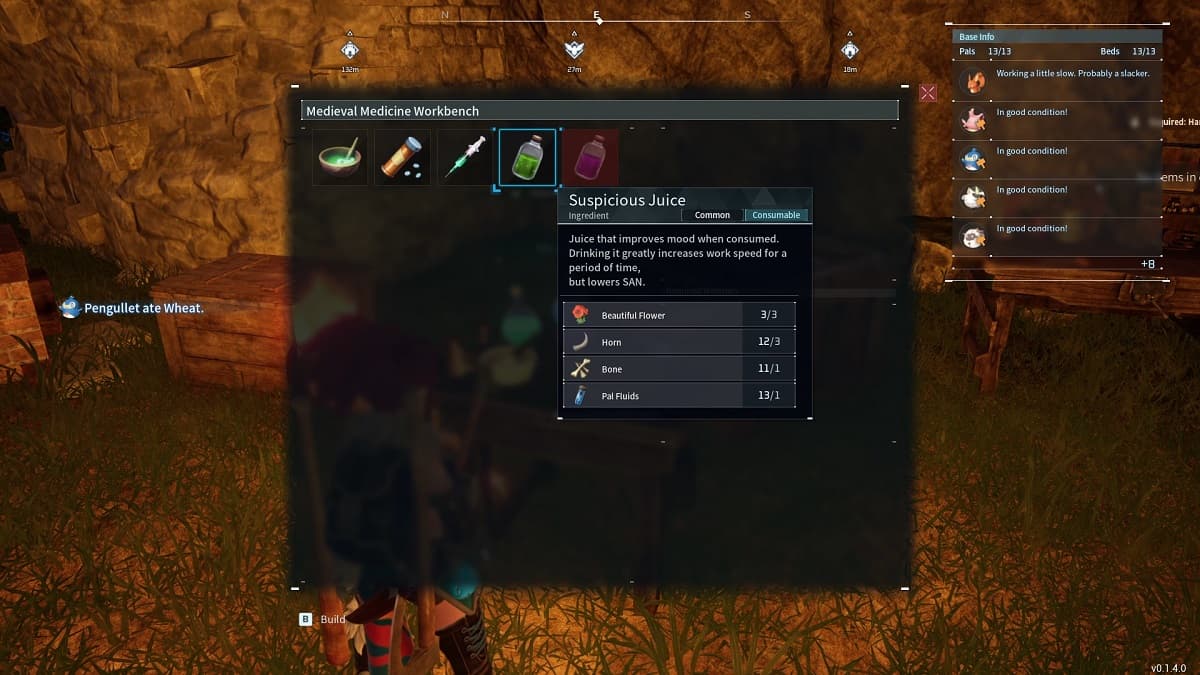Select the slacker pal entry in Base Info
Screen dimensions: 1200x675
pyautogui.click(x=1058, y=77)
